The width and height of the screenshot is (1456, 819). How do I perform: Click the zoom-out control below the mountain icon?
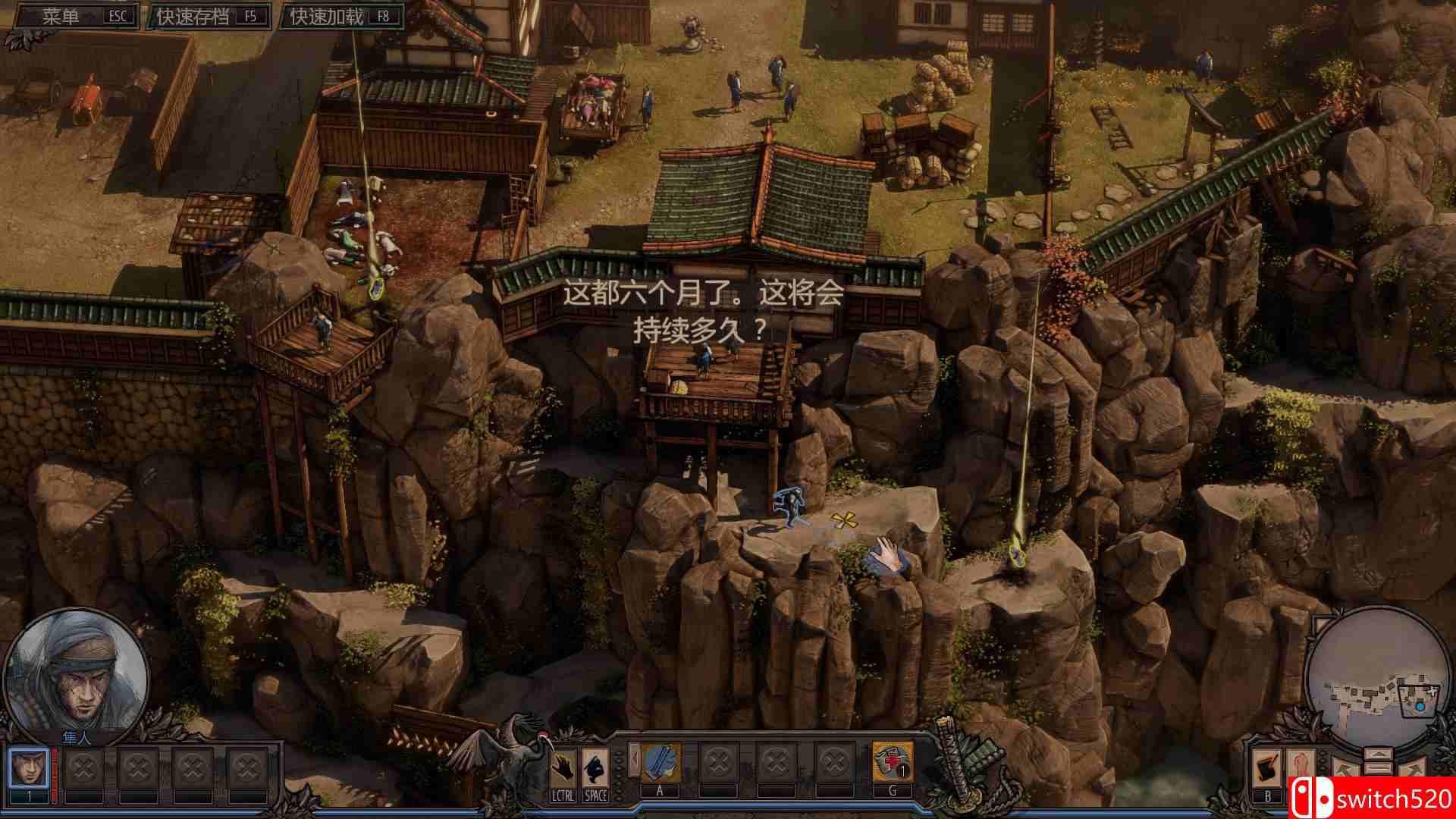(1378, 768)
